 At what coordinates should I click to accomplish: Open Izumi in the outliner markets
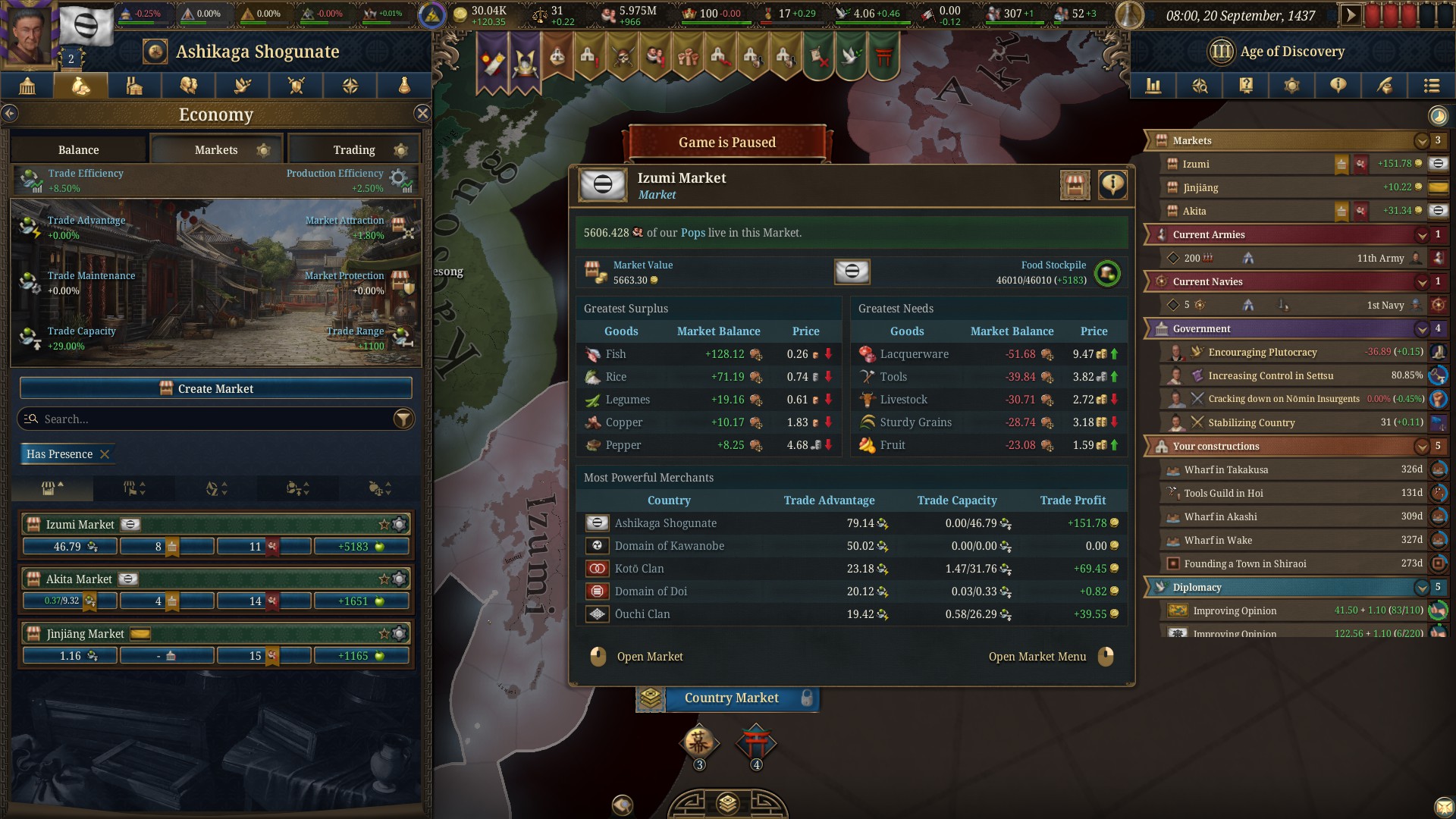1196,164
